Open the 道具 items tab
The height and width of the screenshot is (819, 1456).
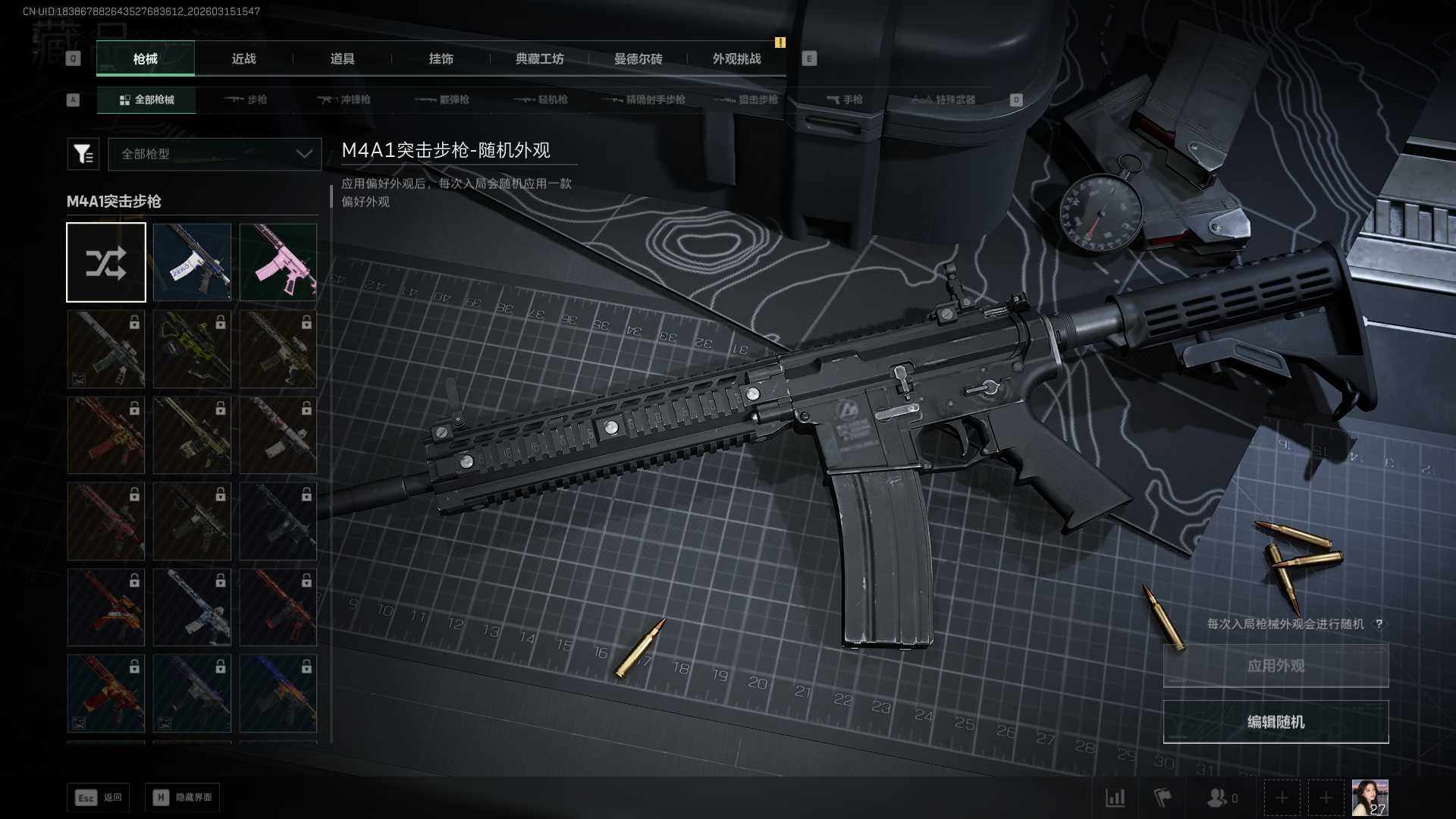point(342,59)
